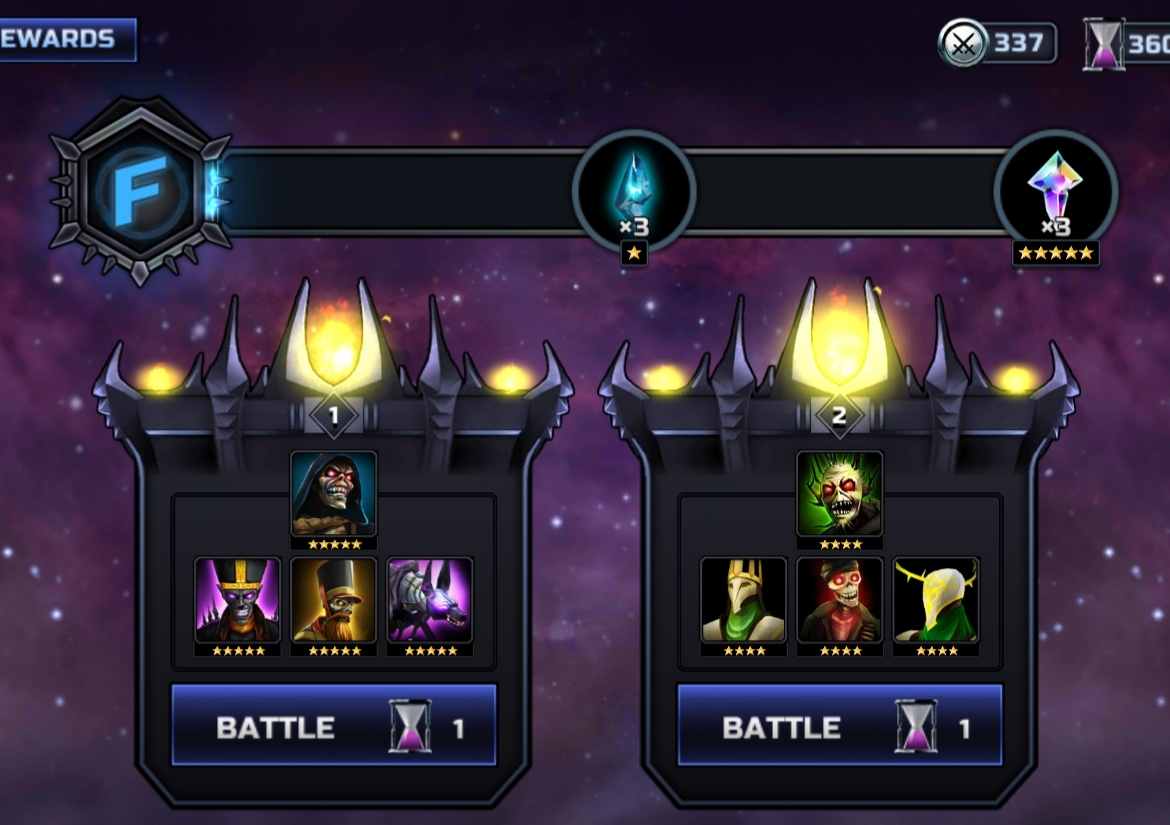Screen dimensions: 1170x825
Task: Start Battle against team 1
Action: [334, 726]
